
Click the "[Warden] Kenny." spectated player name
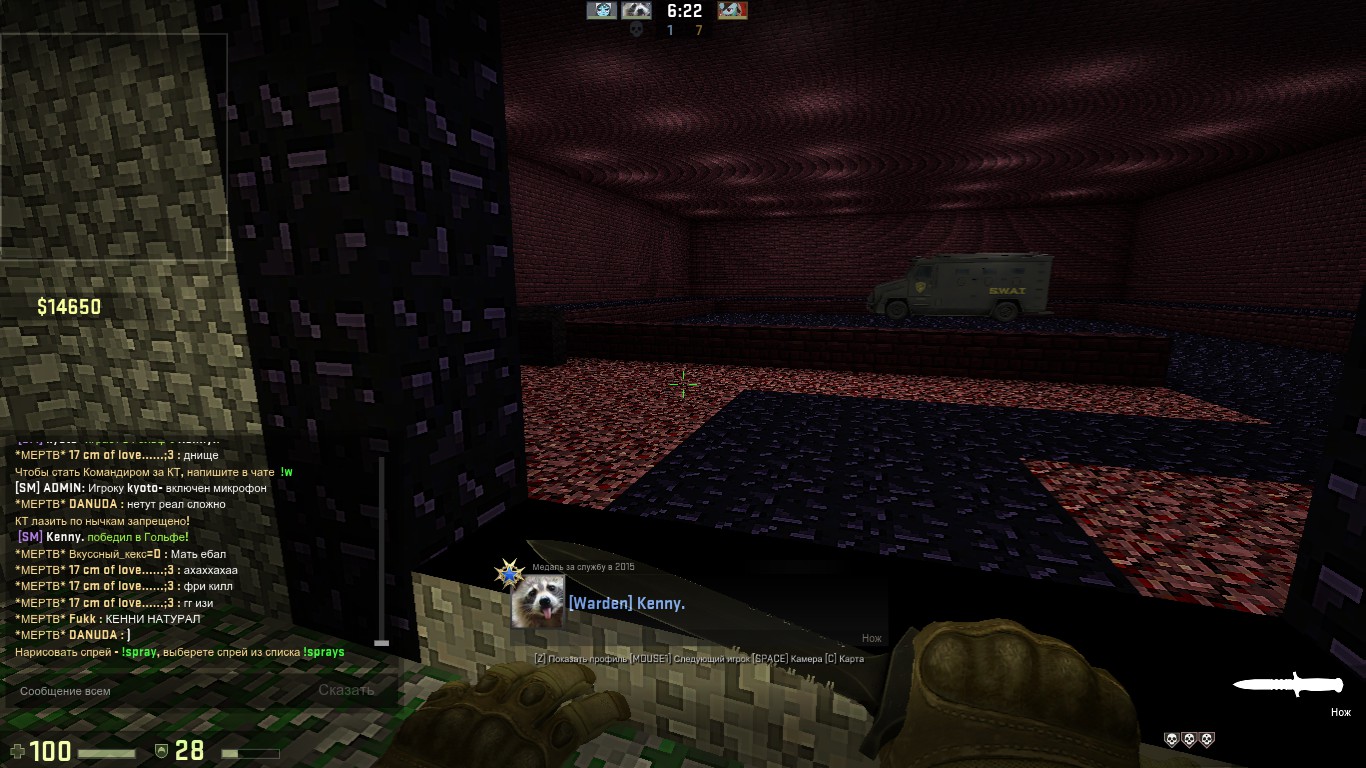(626, 604)
